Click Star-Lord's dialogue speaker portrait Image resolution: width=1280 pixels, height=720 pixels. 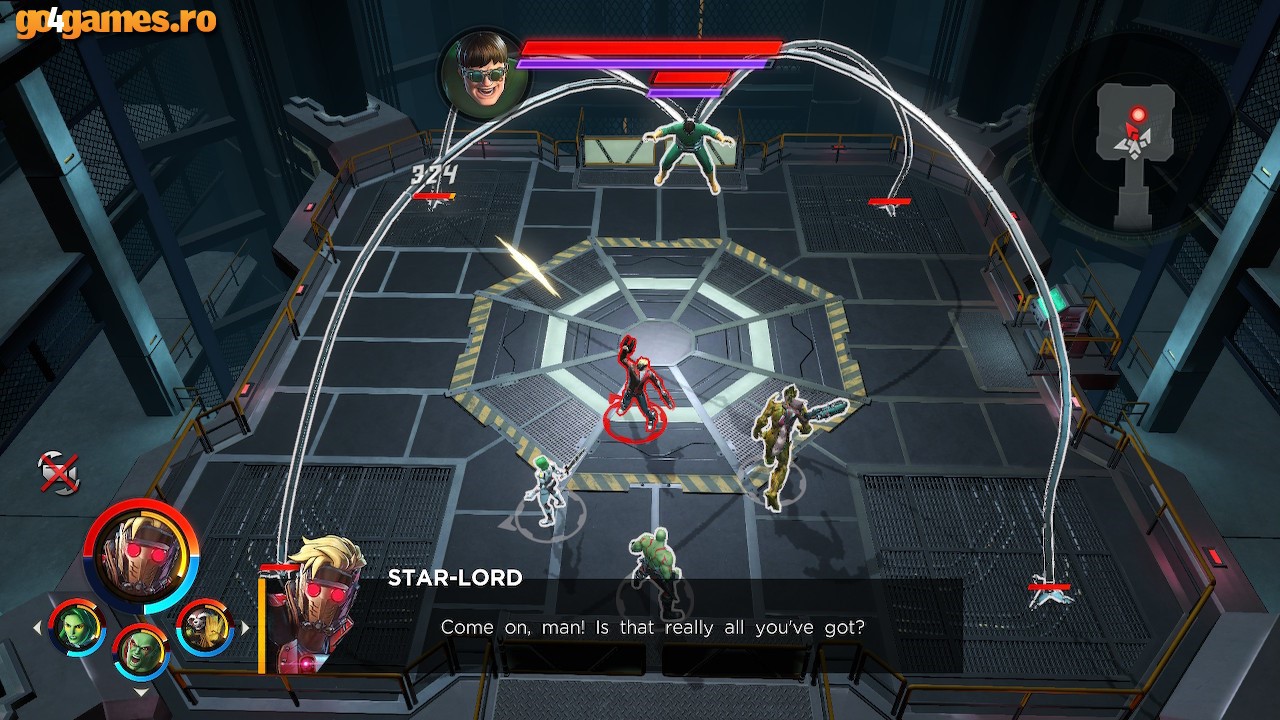point(318,605)
